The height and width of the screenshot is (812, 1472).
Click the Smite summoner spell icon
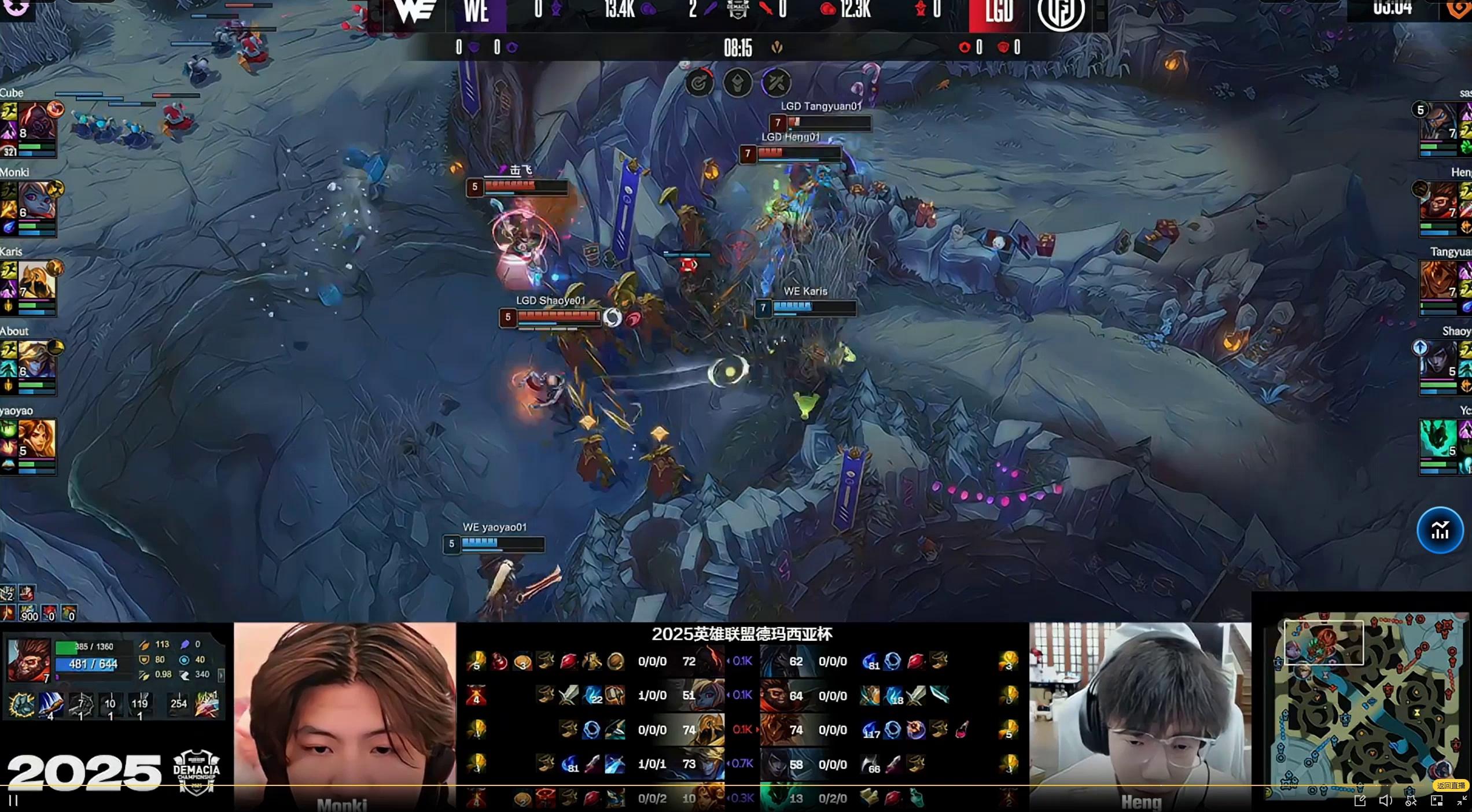pos(207,704)
